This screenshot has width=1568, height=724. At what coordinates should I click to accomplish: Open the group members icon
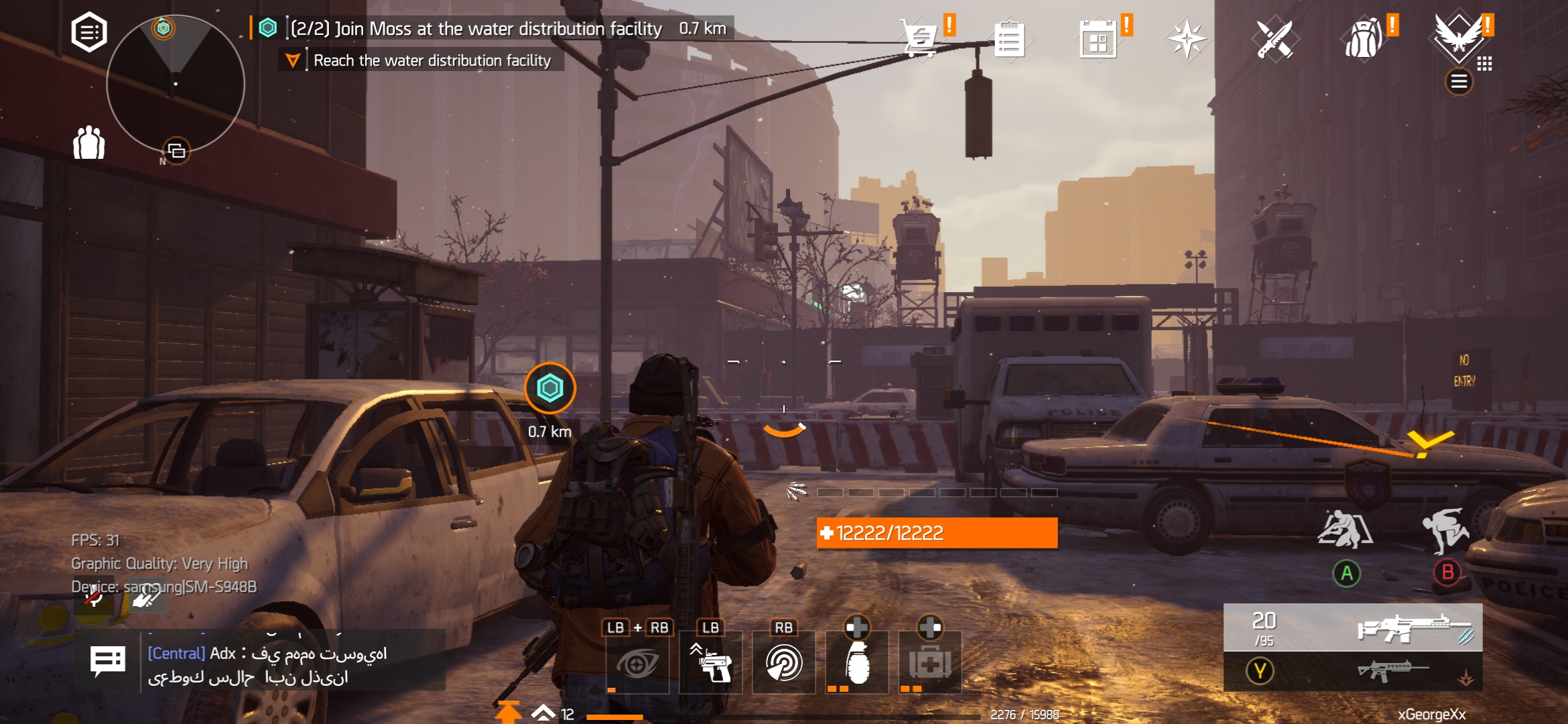tap(89, 142)
